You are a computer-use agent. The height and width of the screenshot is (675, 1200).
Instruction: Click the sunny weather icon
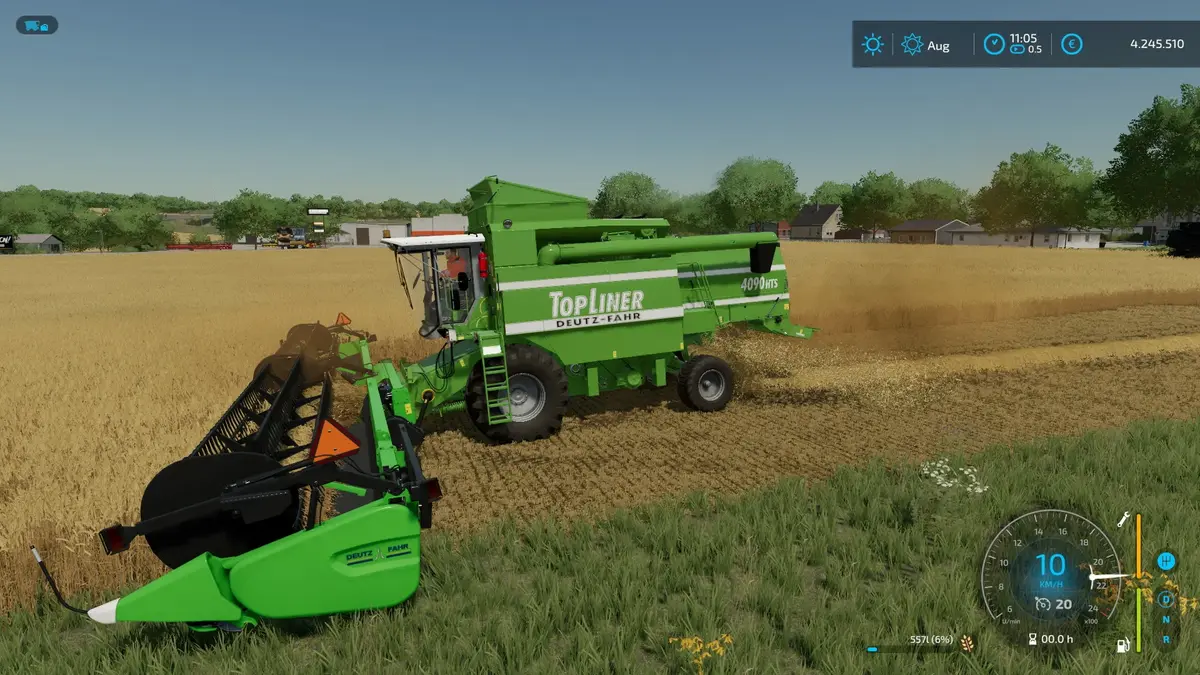pyautogui.click(x=873, y=44)
